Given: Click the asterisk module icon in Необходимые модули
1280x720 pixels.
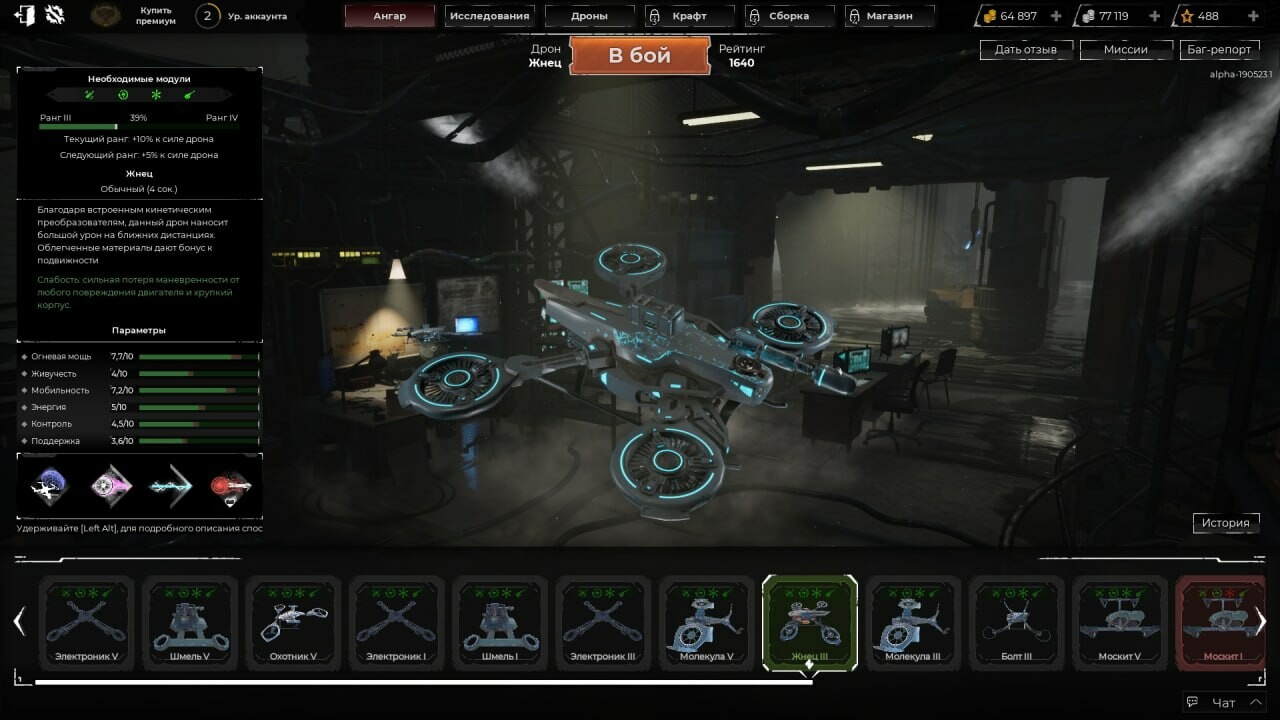Looking at the screenshot, I should 156,94.
